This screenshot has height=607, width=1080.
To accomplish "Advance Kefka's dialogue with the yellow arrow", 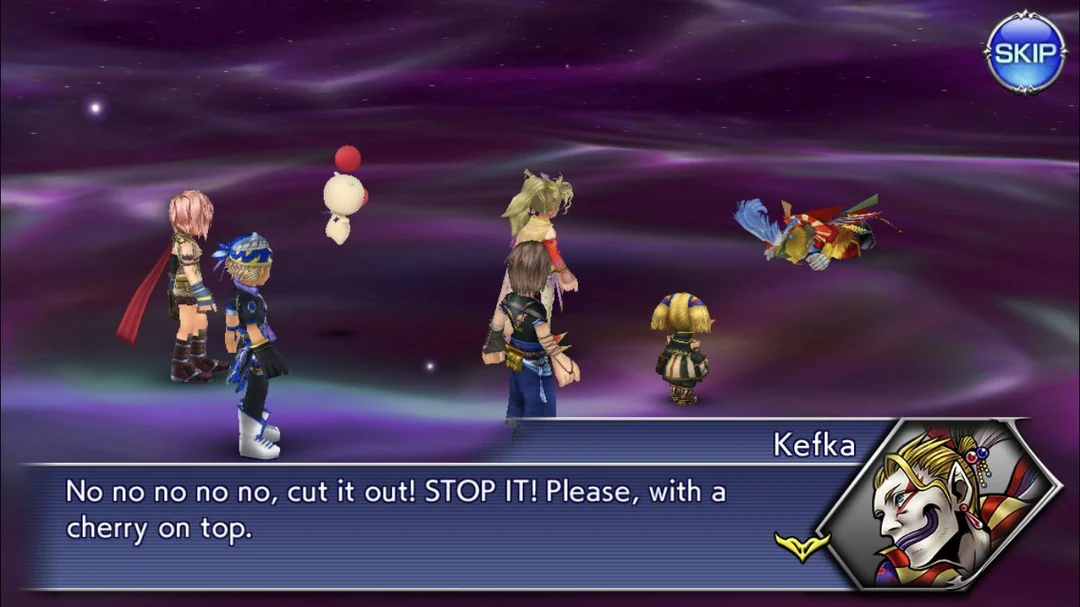I will pos(802,545).
